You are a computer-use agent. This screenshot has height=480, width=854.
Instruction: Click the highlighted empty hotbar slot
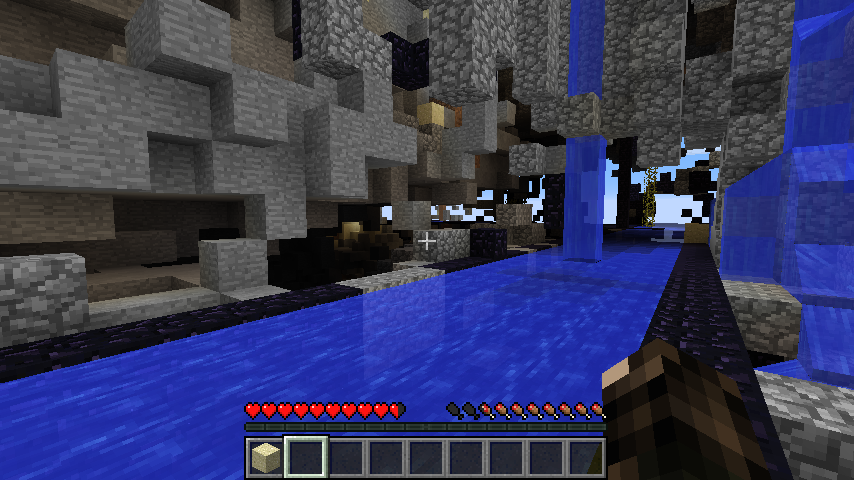pos(305,458)
